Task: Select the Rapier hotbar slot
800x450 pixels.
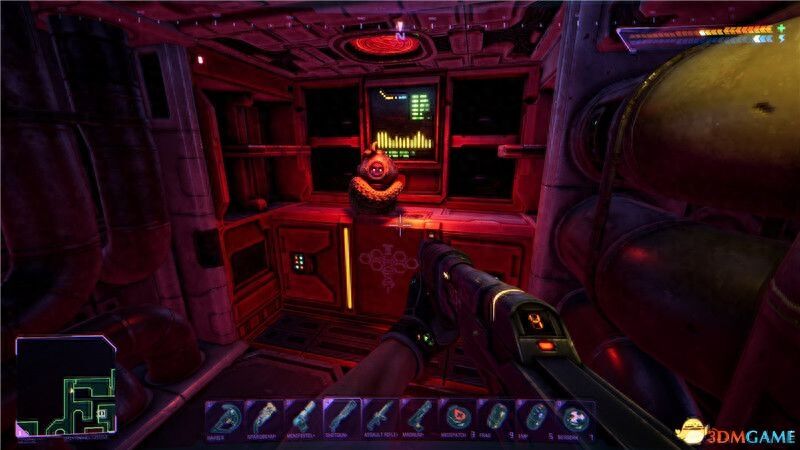Action: tap(225, 416)
